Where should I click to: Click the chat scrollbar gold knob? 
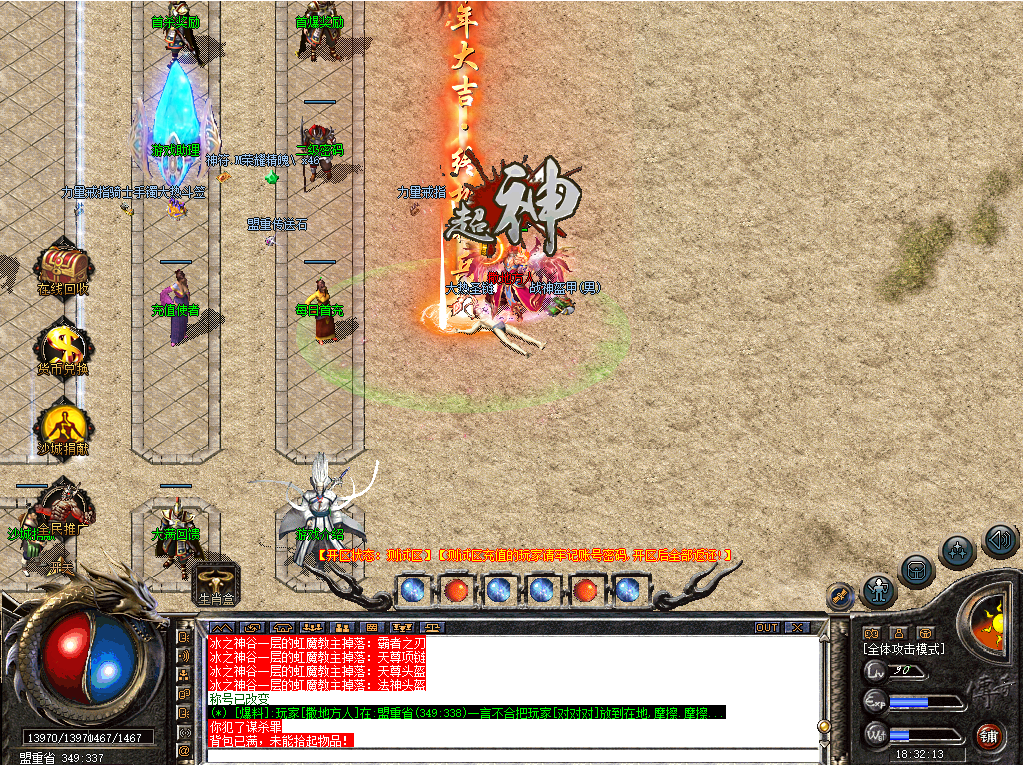tap(824, 726)
